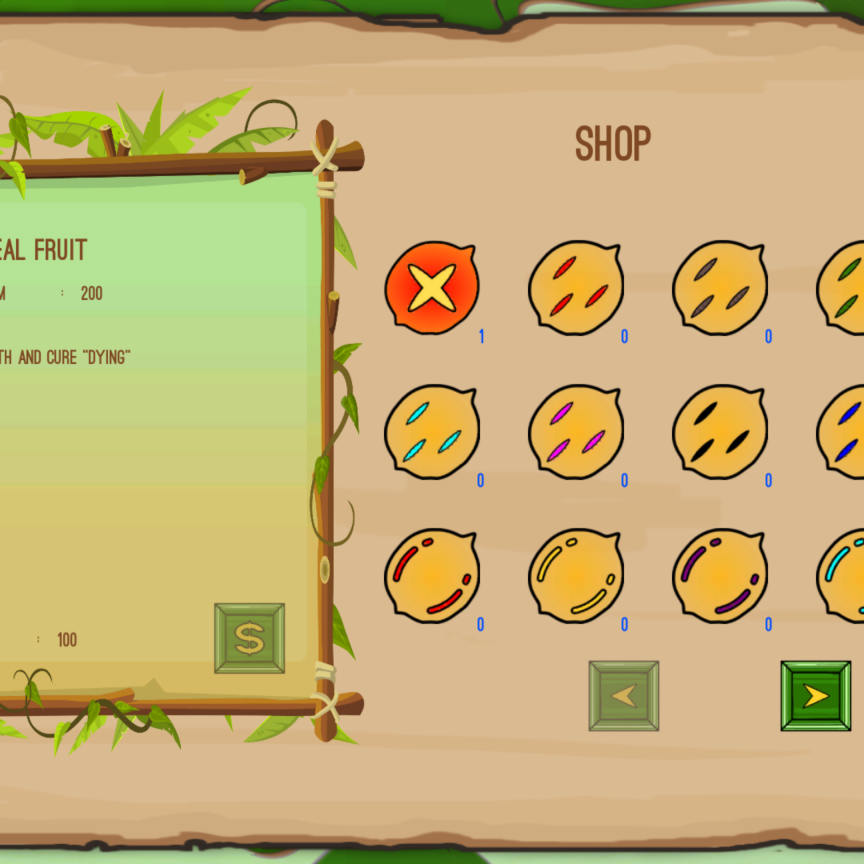The image size is (864, 864).
Task: Select the fruit with magenta slash marks
Action: (x=576, y=431)
